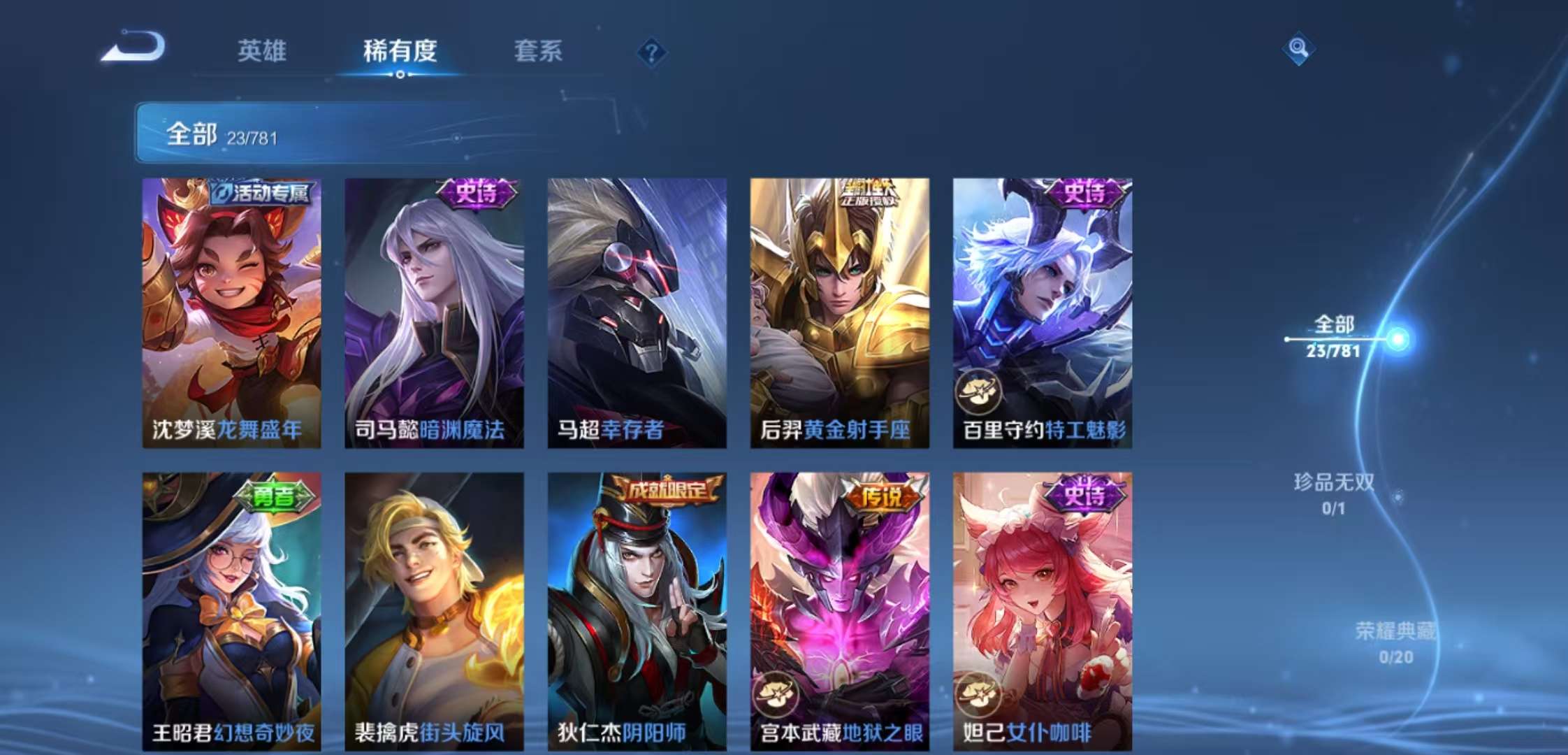Select the 稀有度 tab
The width and height of the screenshot is (1568, 755).
tap(400, 51)
